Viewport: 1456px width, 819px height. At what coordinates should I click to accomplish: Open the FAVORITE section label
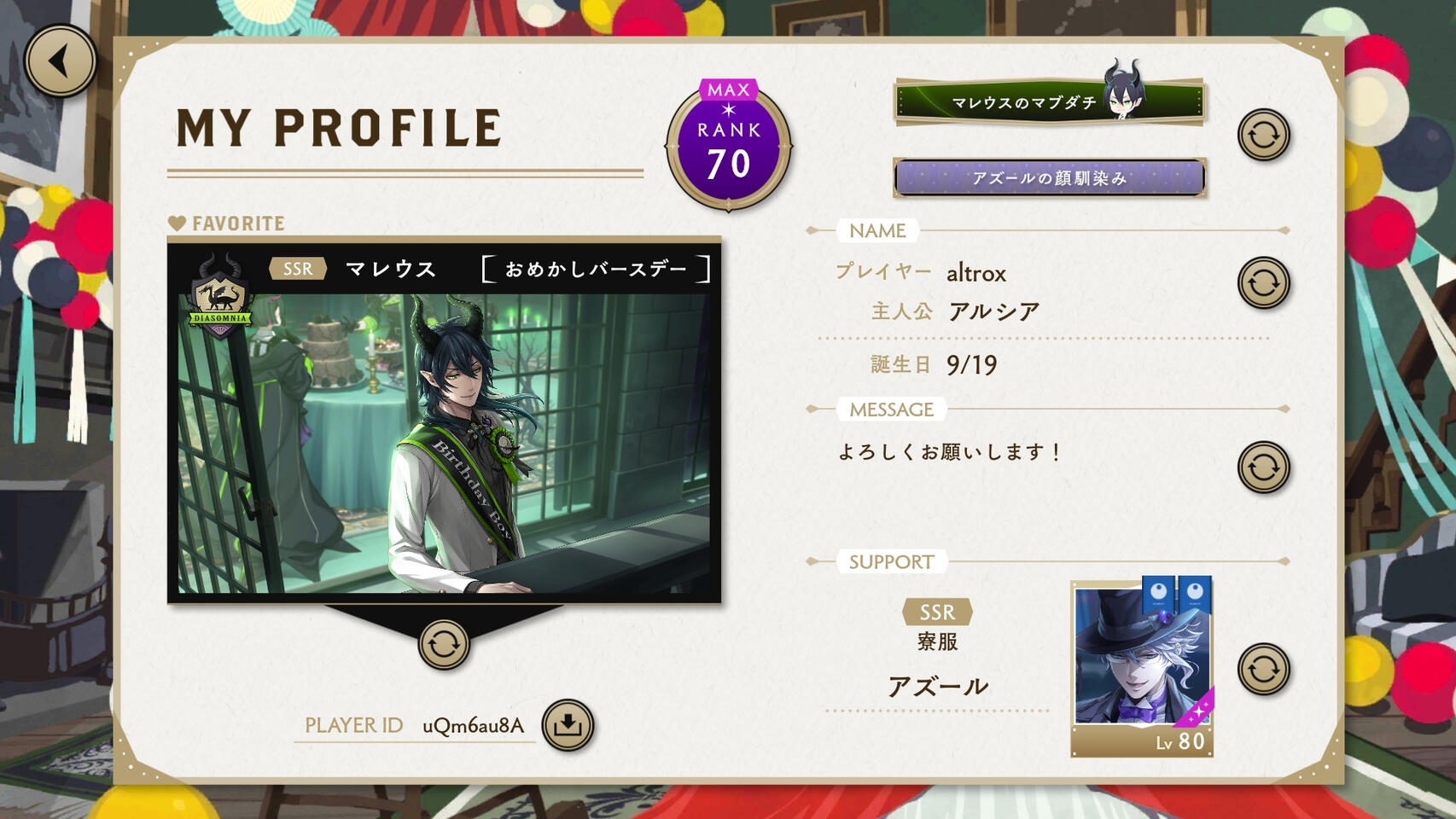pyautogui.click(x=227, y=223)
